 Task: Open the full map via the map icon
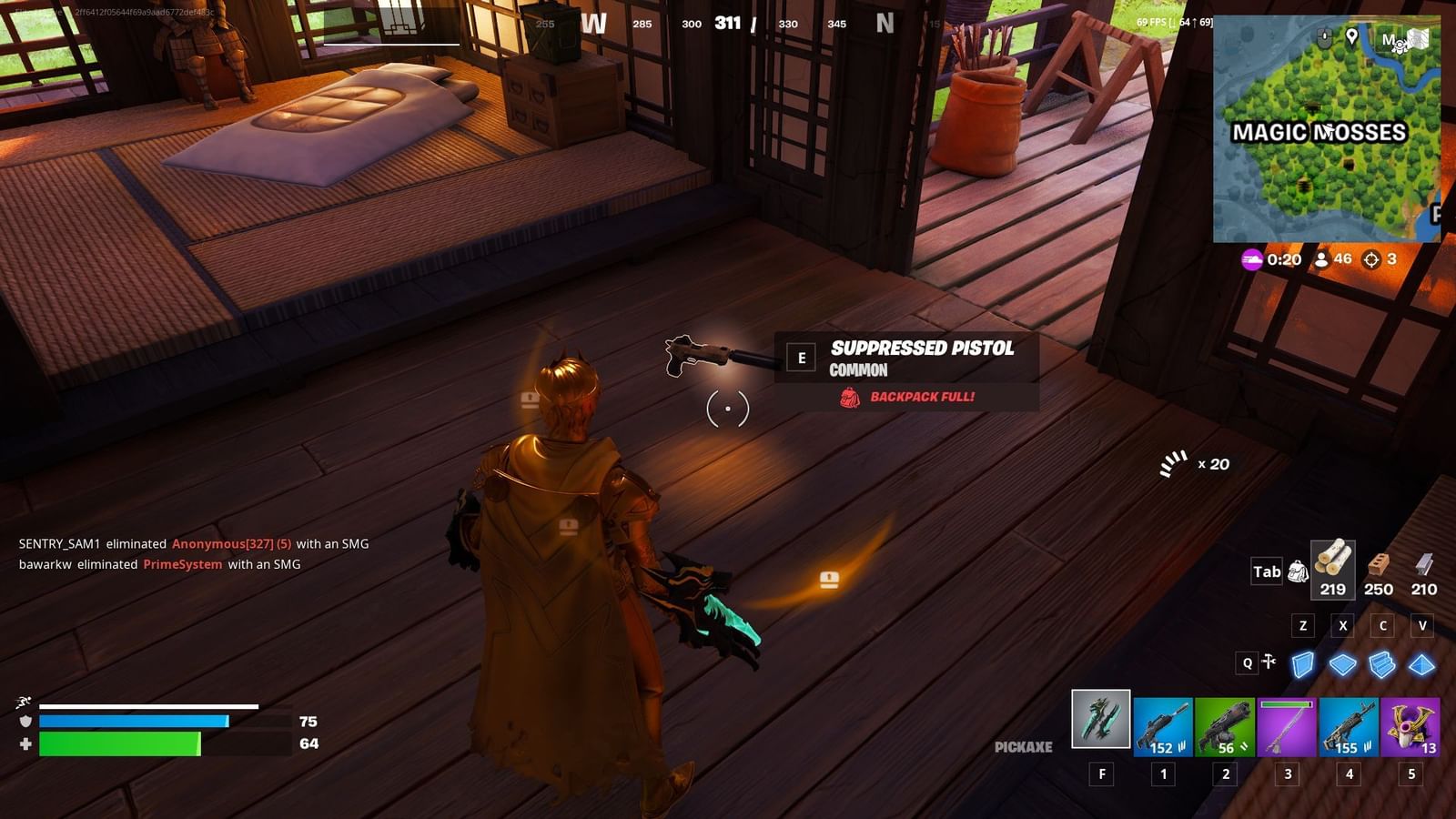[x=1418, y=38]
